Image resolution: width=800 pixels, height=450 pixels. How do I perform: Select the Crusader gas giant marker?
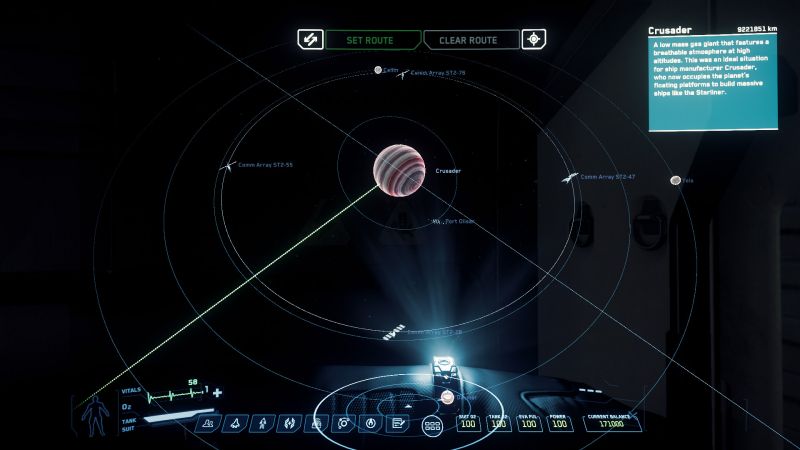(x=400, y=169)
